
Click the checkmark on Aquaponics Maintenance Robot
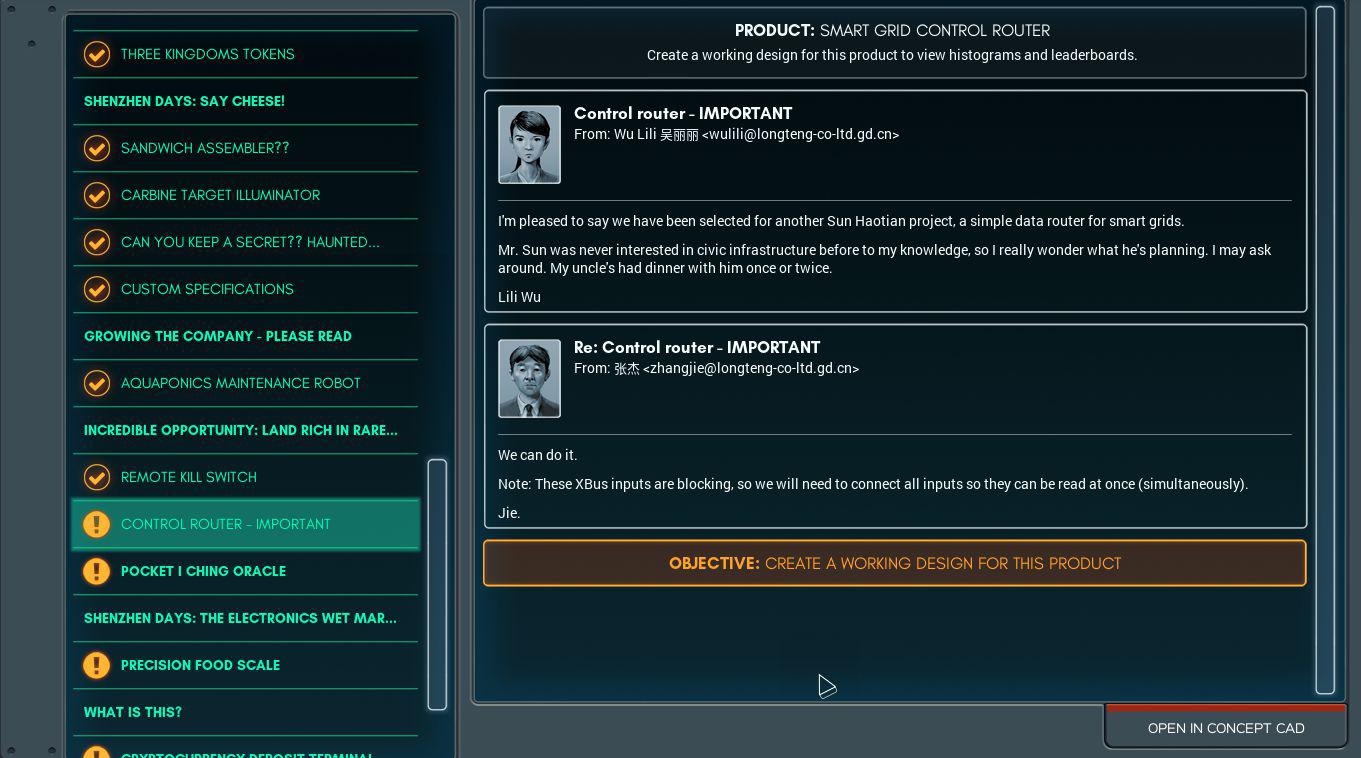pyautogui.click(x=97, y=383)
